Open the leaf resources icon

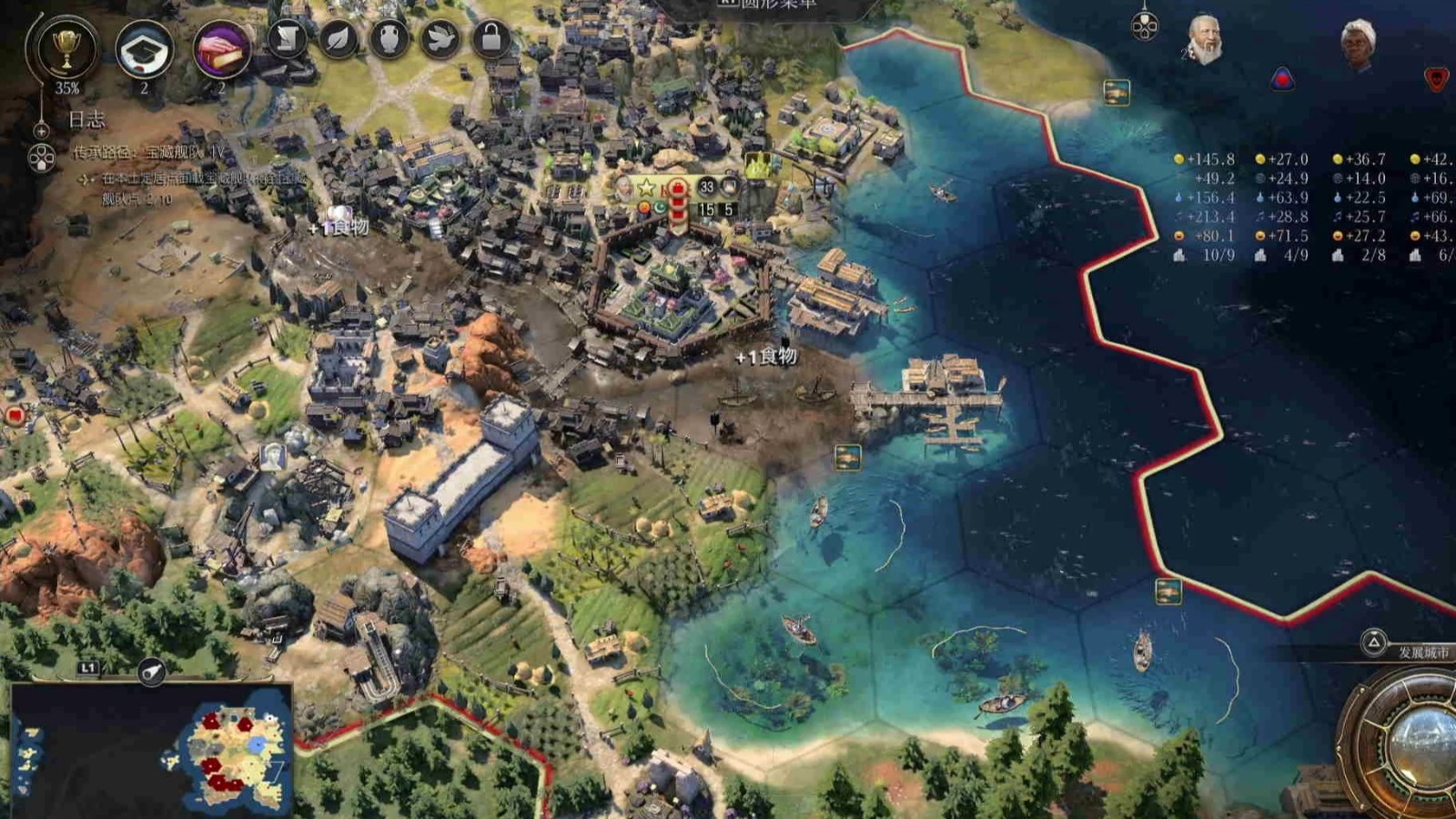pos(338,39)
